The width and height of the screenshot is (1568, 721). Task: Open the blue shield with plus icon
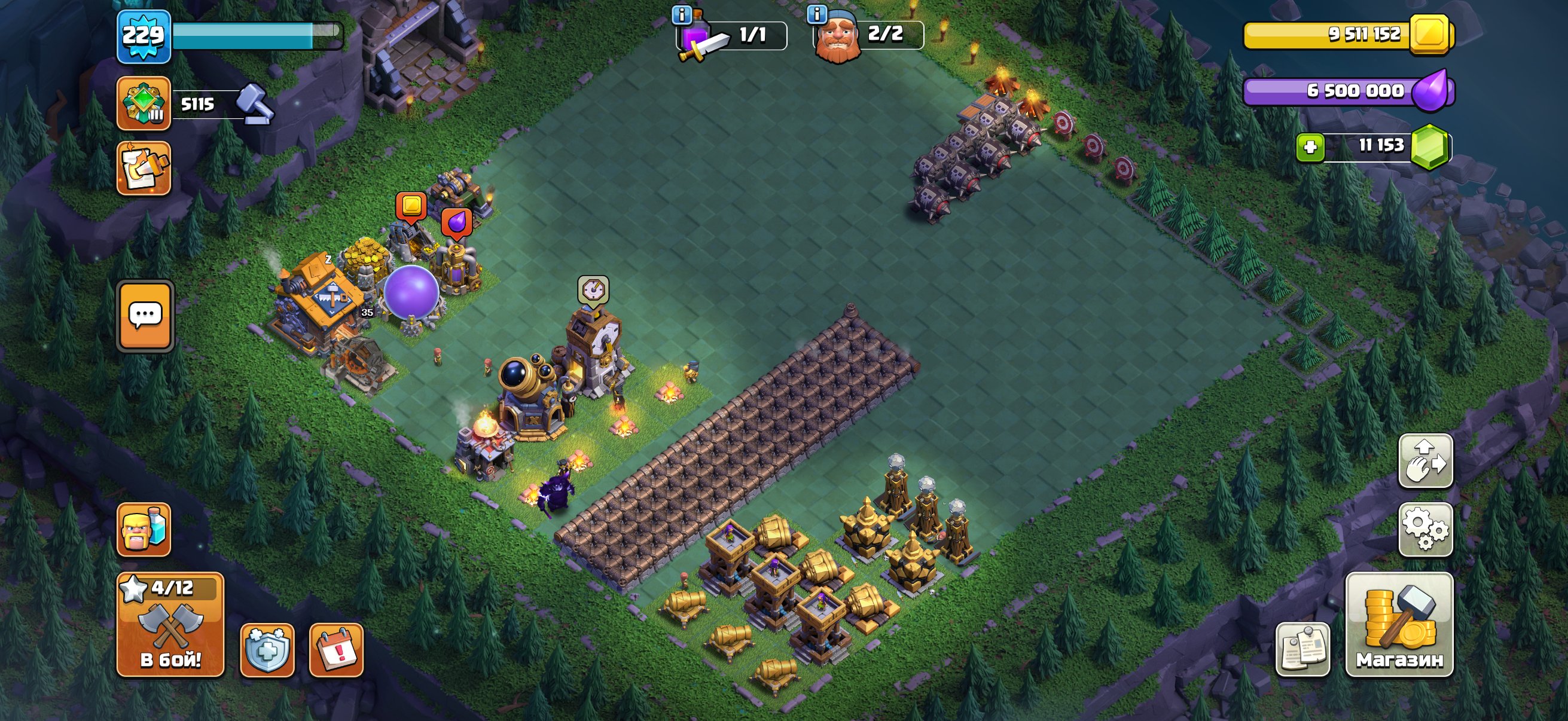tap(267, 650)
